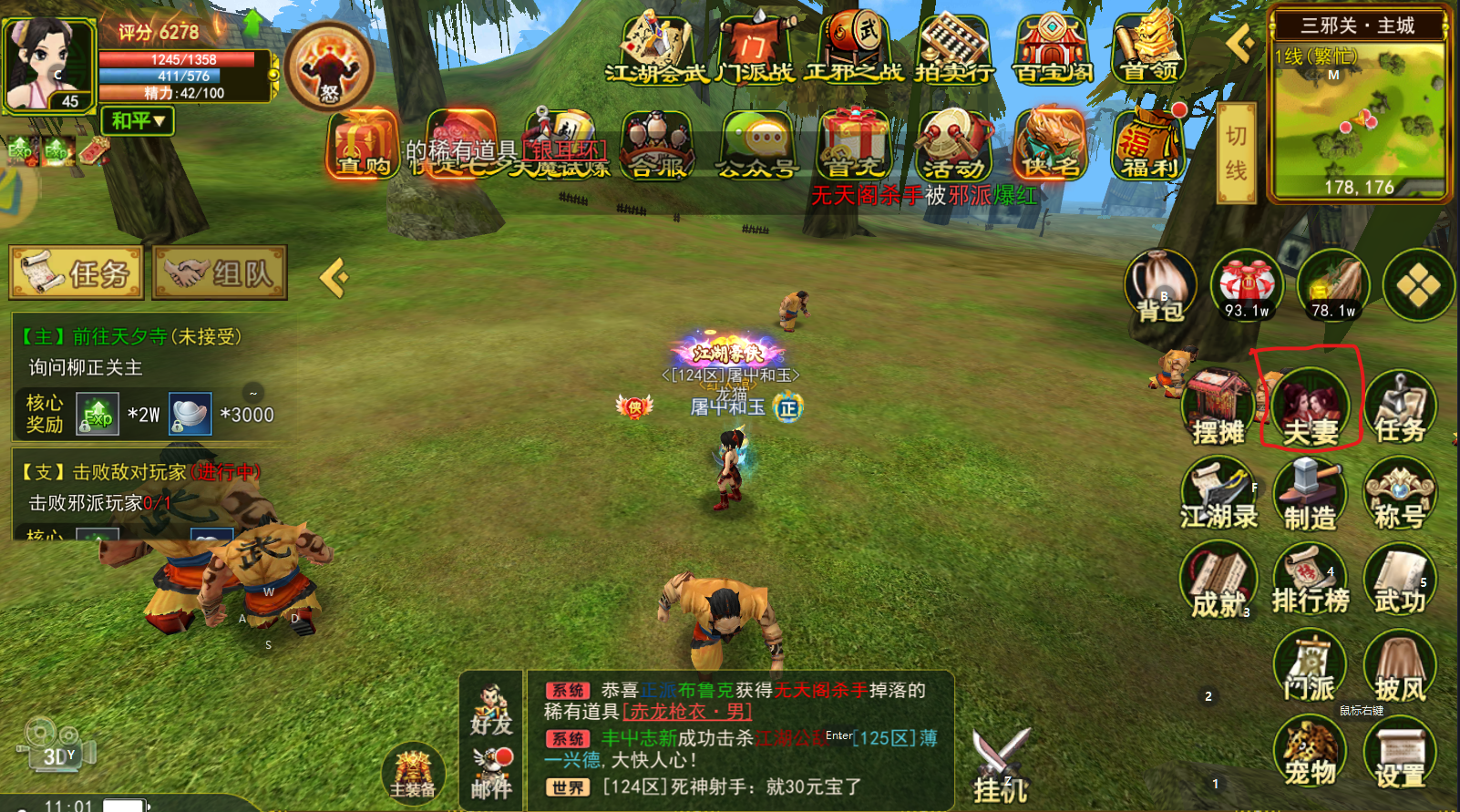Open the 制造 crafting menu
The image size is (1460, 812).
(x=1310, y=495)
